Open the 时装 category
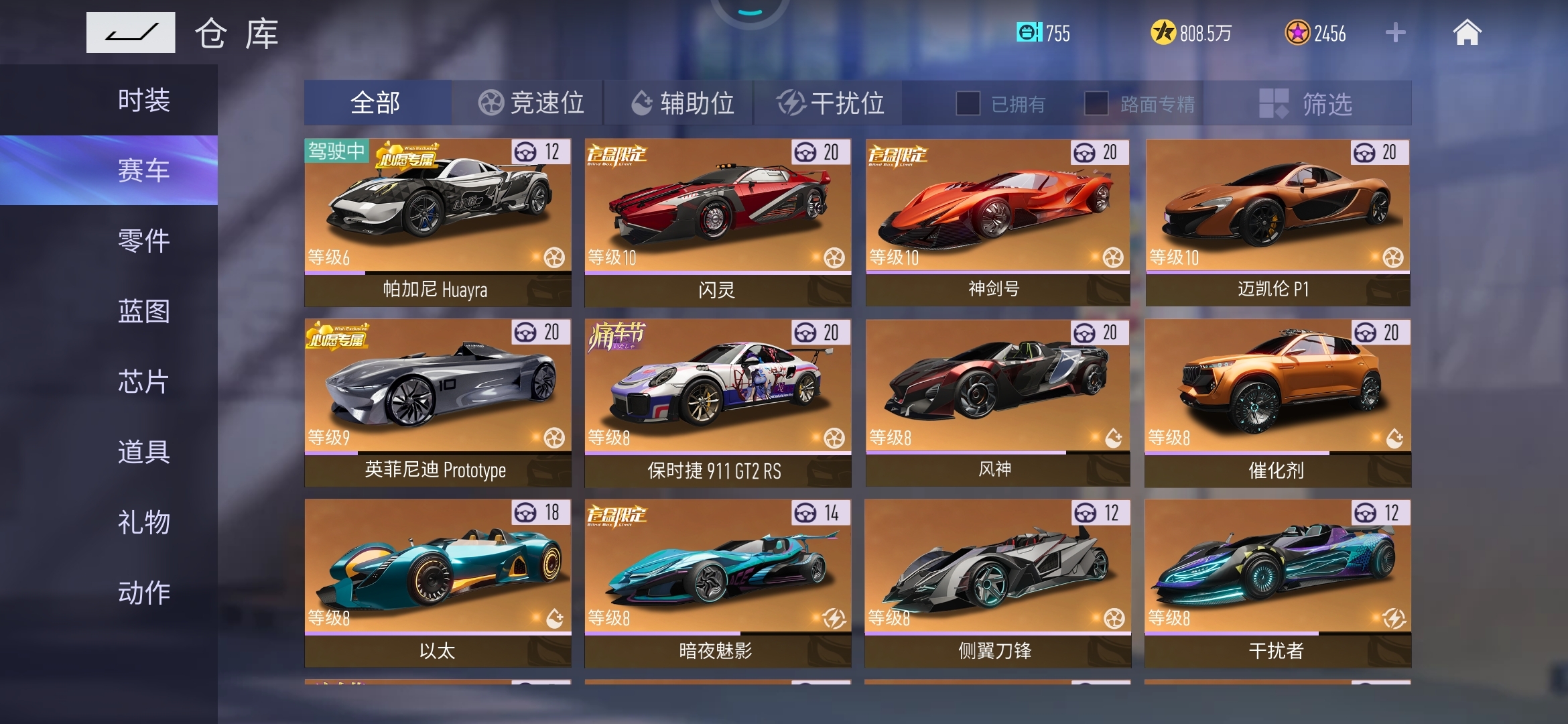The image size is (1568, 724). 143,101
